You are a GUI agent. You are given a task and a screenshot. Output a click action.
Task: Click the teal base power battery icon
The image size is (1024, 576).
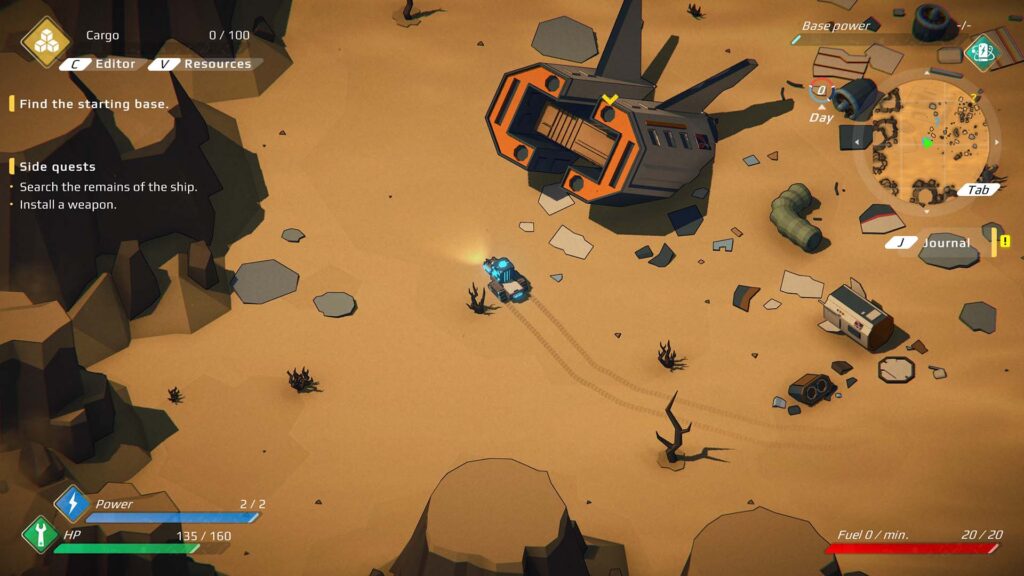point(982,50)
